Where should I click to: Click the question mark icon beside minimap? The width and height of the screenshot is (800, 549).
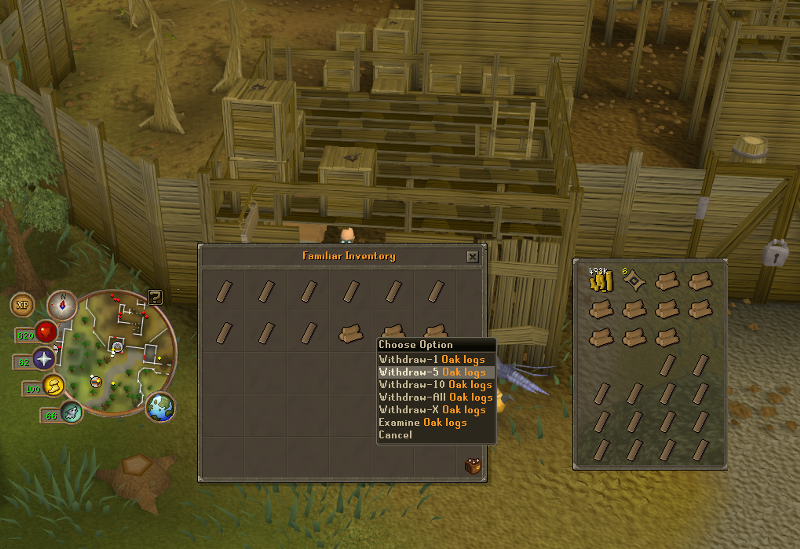click(156, 297)
